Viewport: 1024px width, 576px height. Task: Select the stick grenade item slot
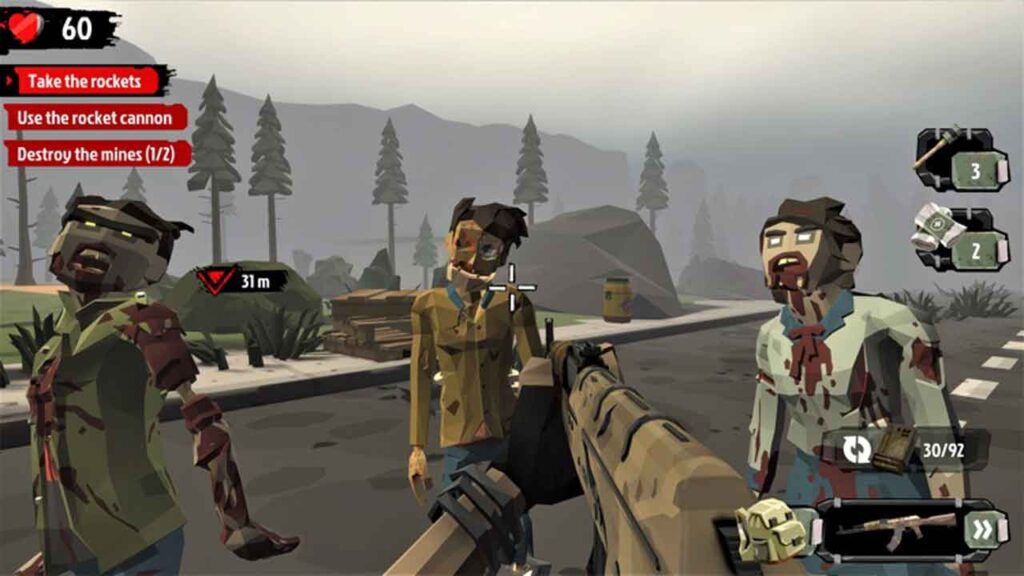(960, 160)
